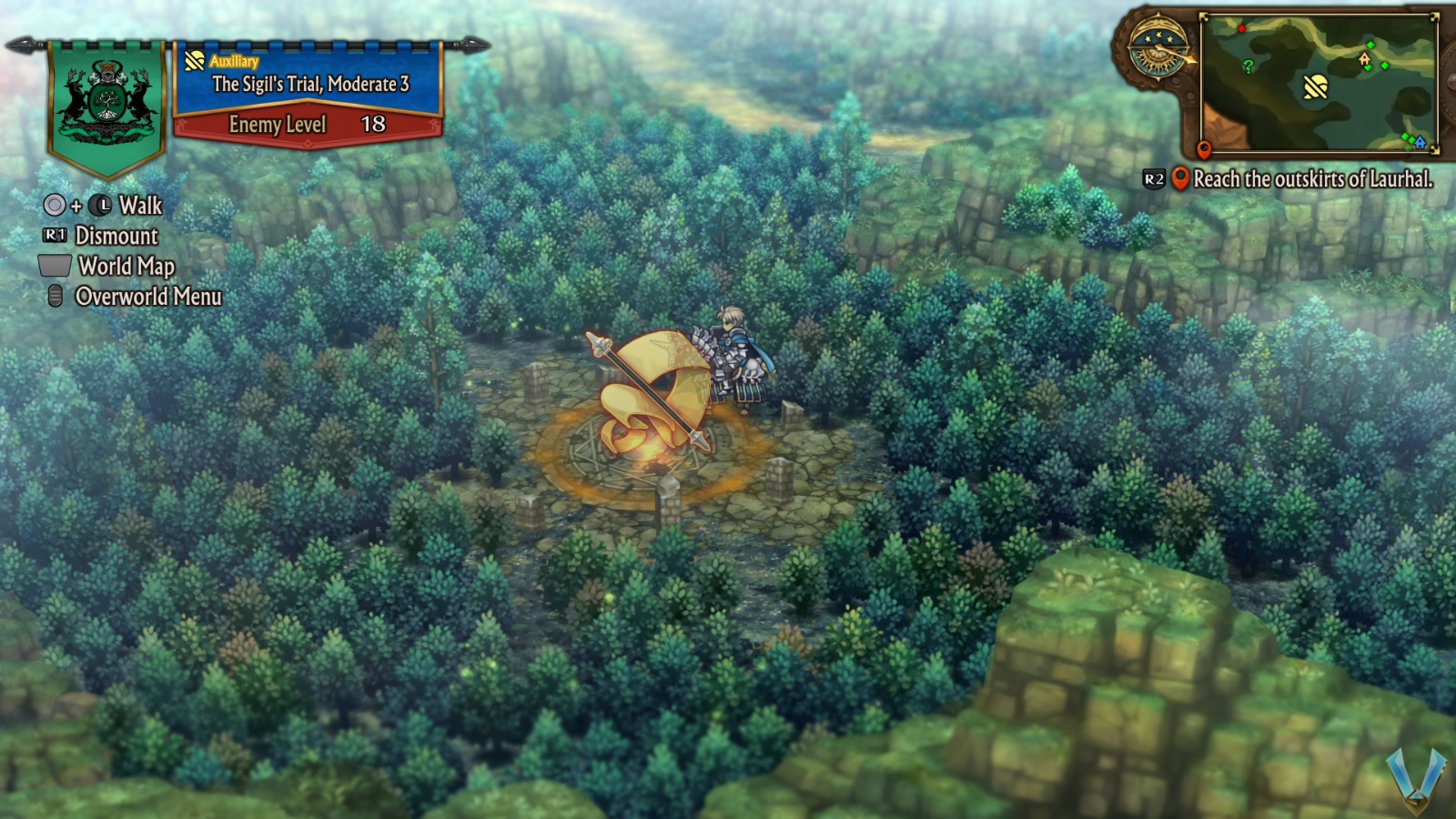Click the player flag marker at the minimap center

pyautogui.click(x=1316, y=88)
